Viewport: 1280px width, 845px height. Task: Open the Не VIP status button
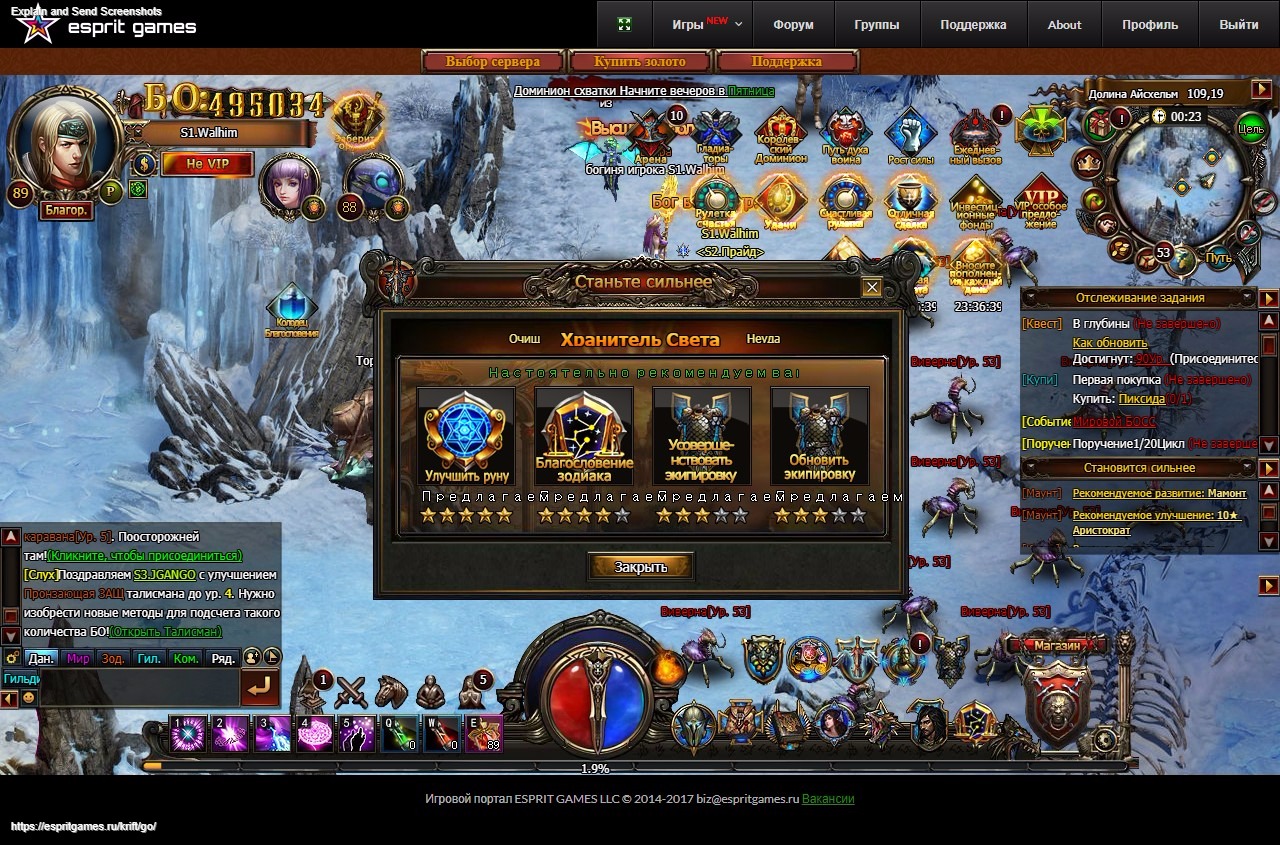tap(208, 164)
